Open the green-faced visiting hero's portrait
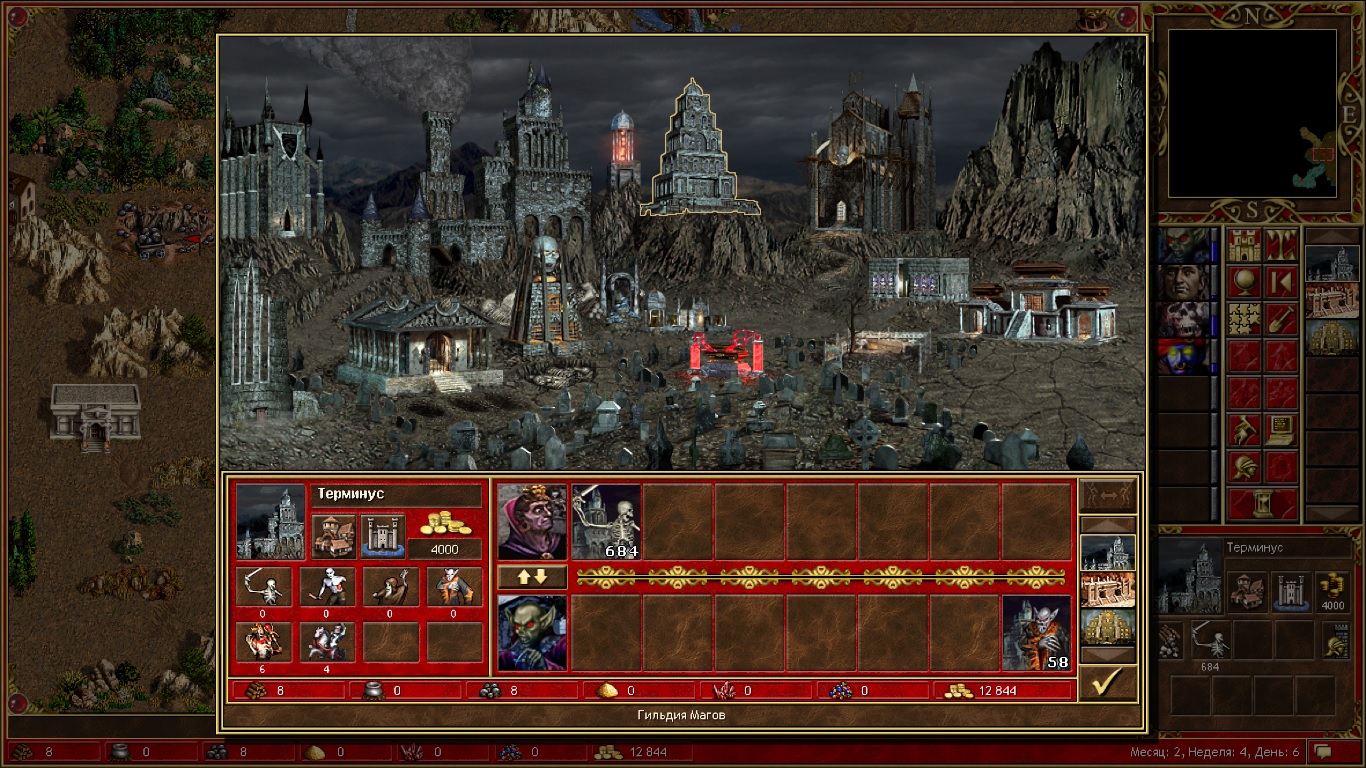Image resolution: width=1366 pixels, height=768 pixels. tap(532, 633)
